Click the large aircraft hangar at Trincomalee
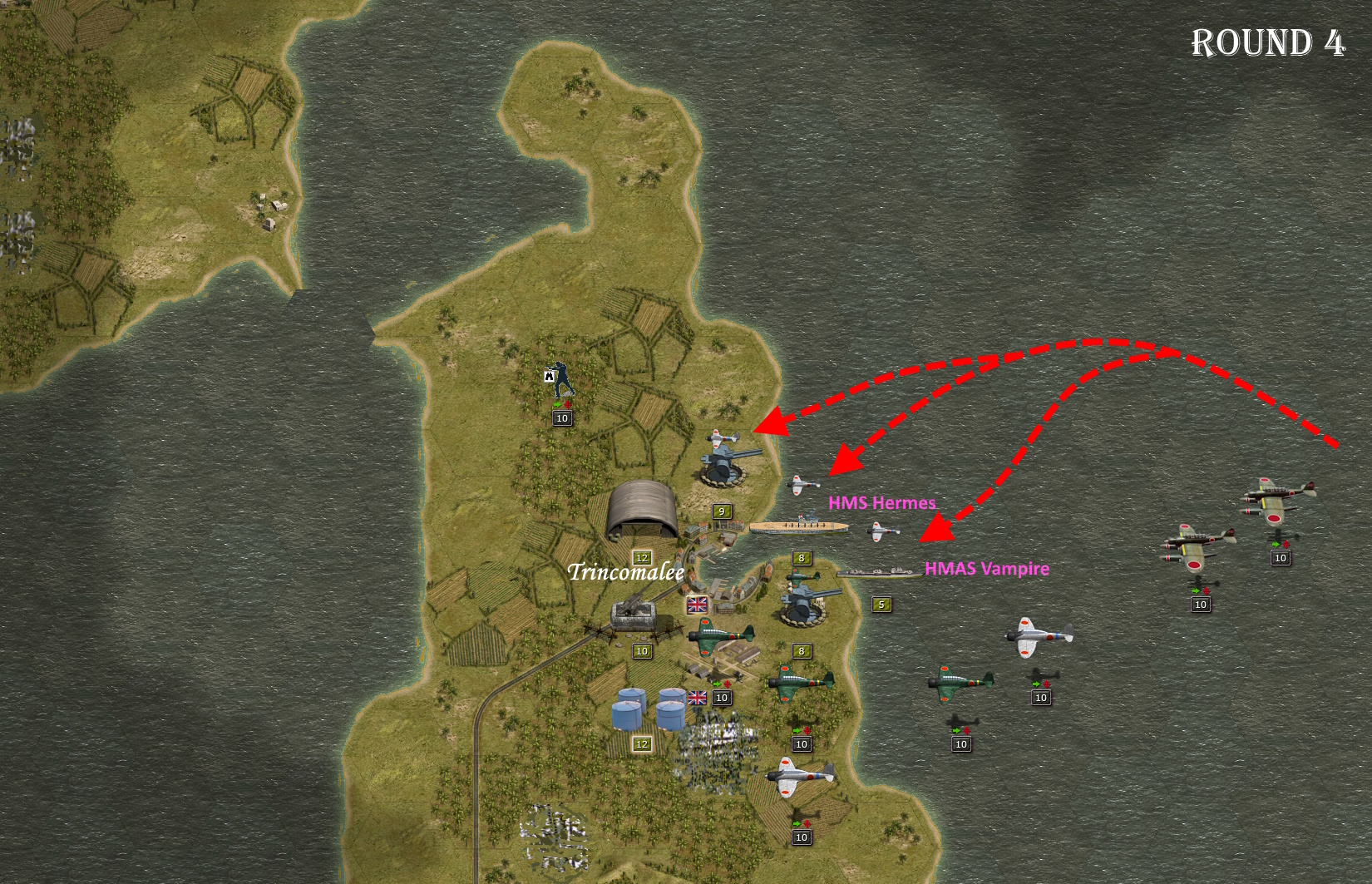The height and width of the screenshot is (884, 1372). coord(644,509)
